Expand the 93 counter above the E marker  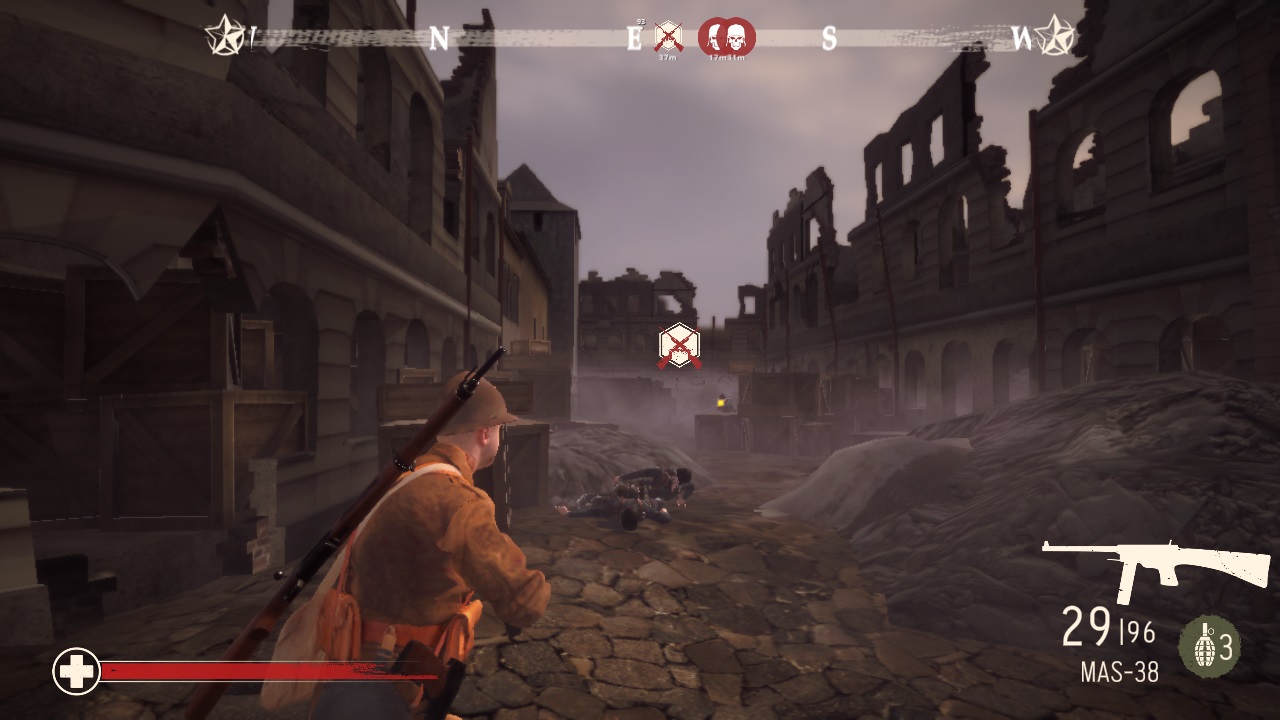click(x=640, y=20)
